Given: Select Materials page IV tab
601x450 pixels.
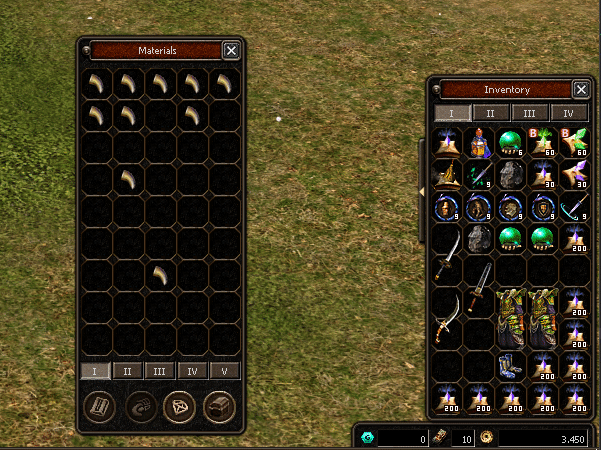Looking at the screenshot, I should 192,371.
